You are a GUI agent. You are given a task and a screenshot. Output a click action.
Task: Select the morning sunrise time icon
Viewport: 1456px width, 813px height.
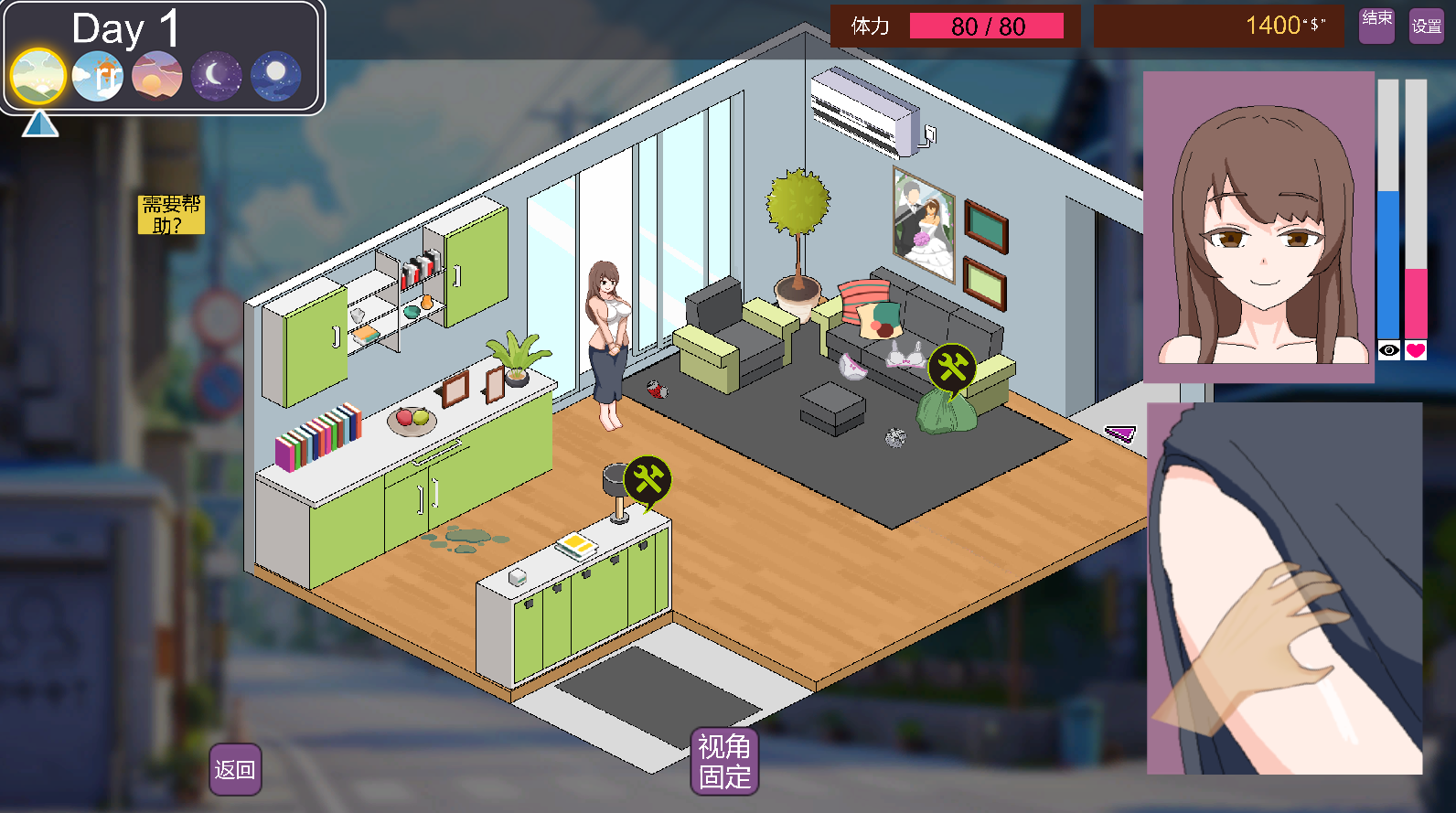pos(38,76)
